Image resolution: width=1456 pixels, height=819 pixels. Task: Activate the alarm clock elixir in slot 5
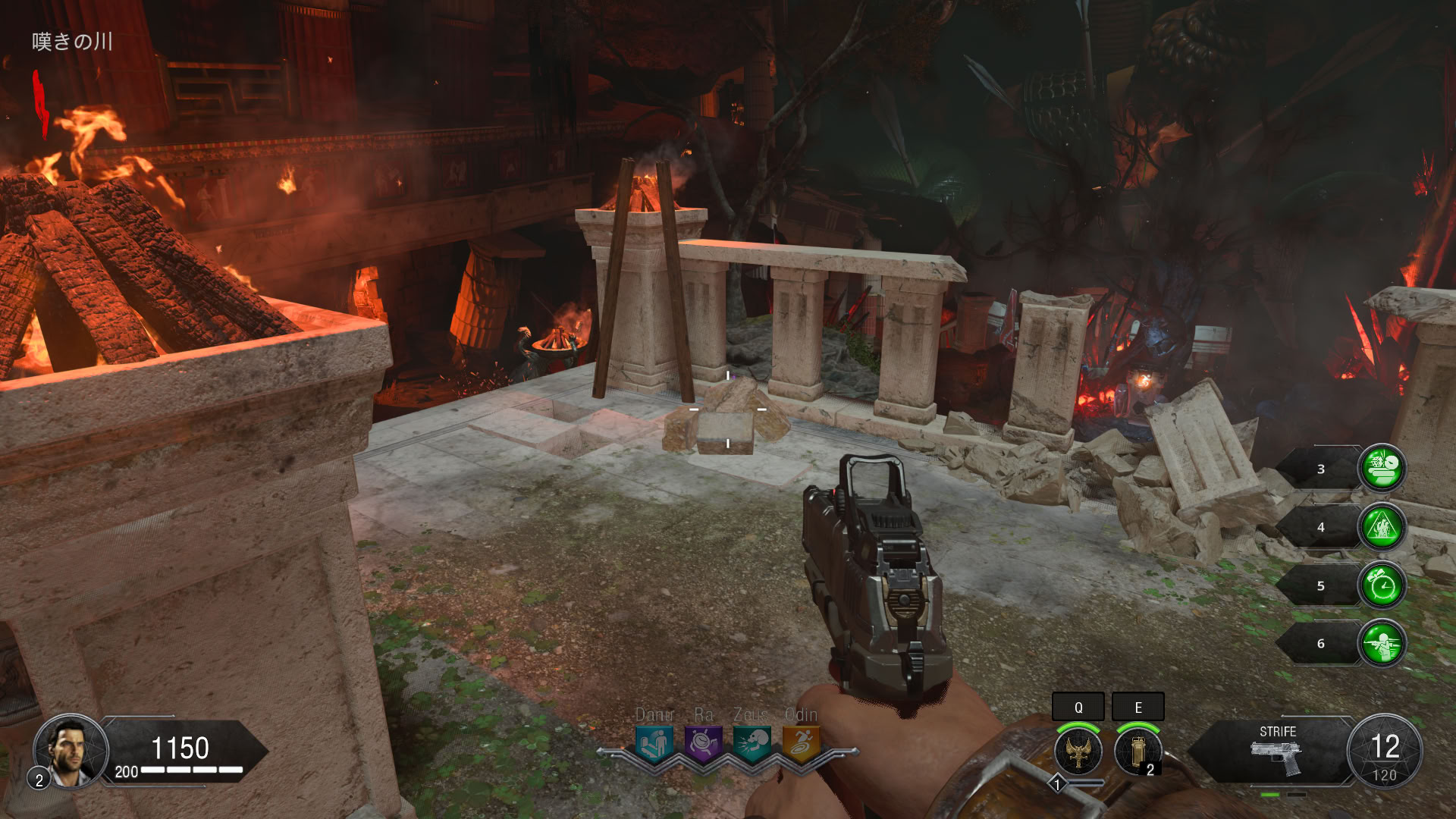point(1382,585)
